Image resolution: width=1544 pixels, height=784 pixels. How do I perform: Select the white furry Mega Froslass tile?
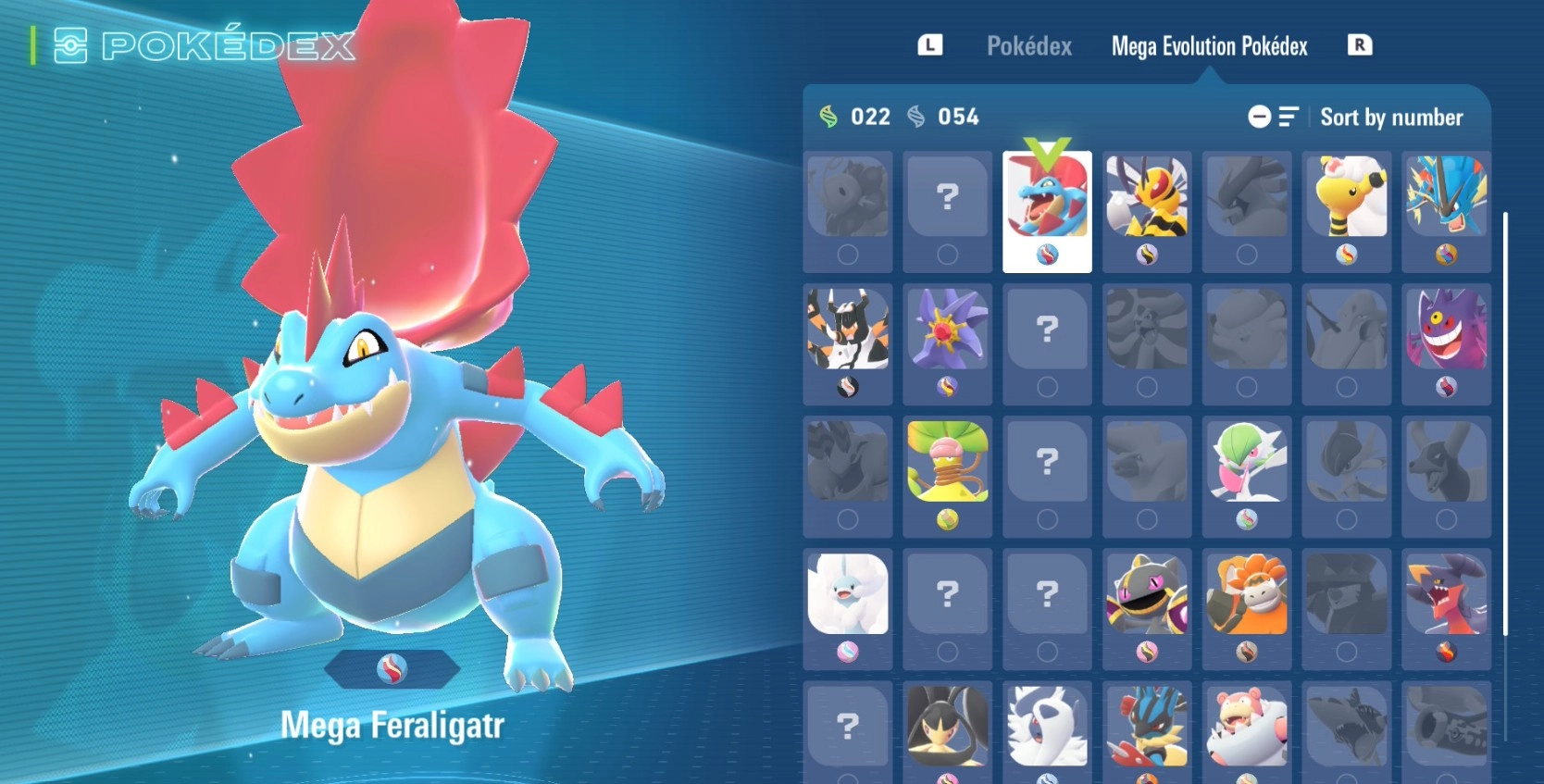coord(848,608)
